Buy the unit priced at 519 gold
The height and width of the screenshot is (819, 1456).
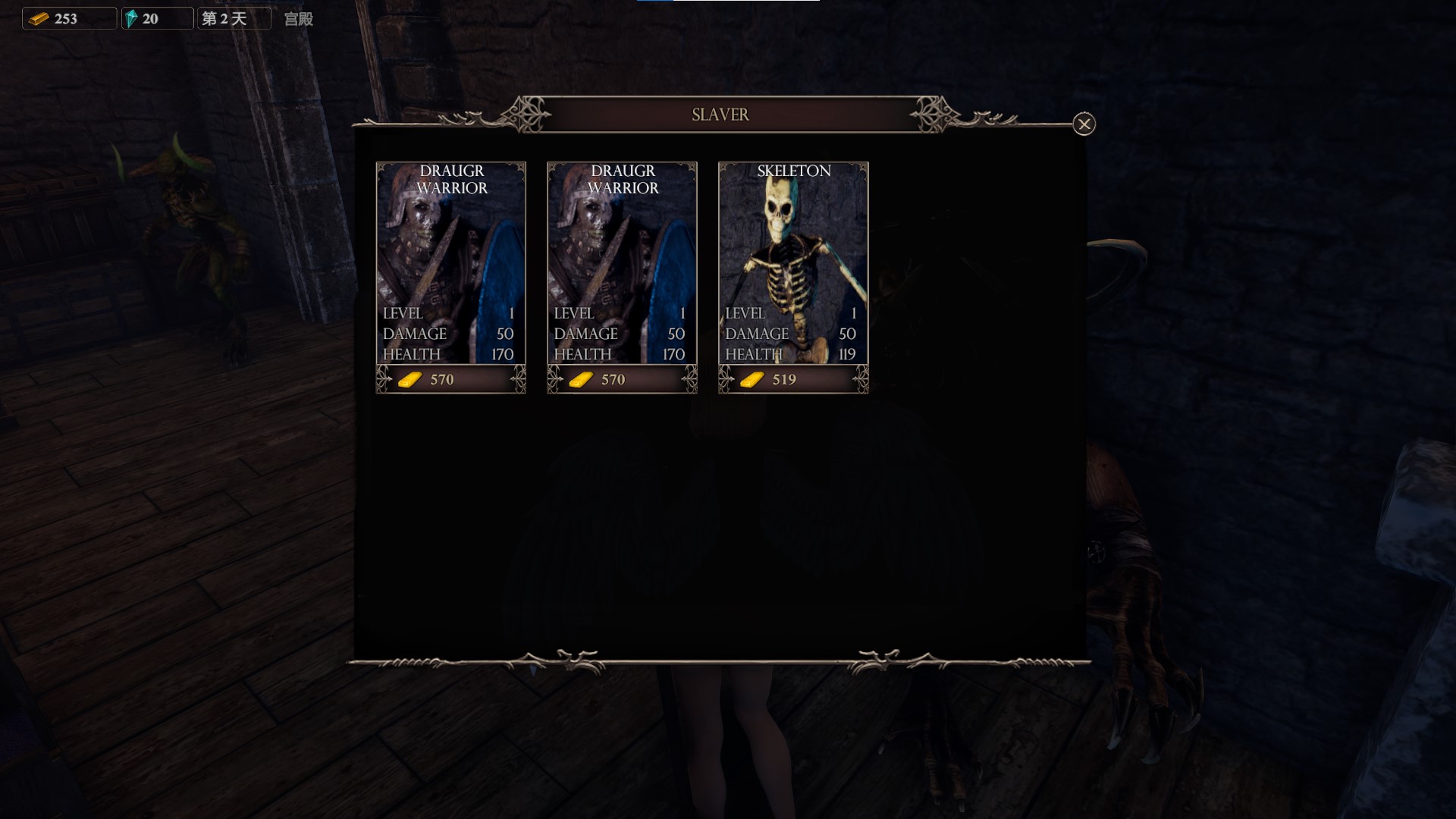pos(792,379)
